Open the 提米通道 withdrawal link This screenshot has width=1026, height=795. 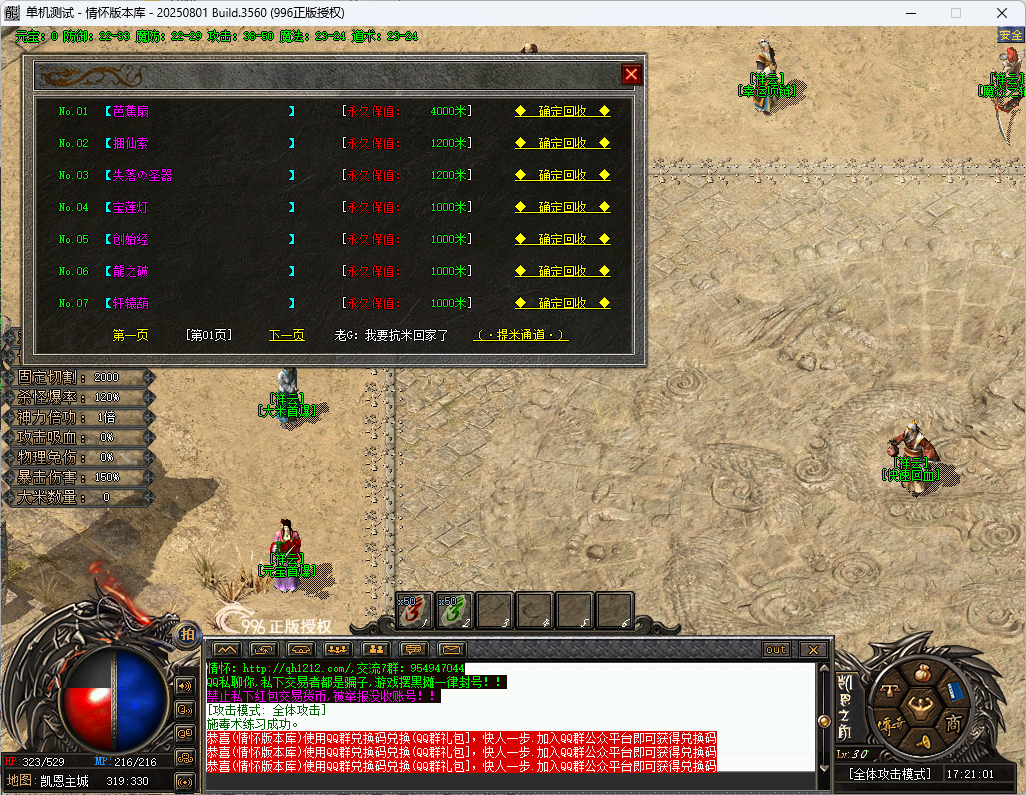[520, 335]
